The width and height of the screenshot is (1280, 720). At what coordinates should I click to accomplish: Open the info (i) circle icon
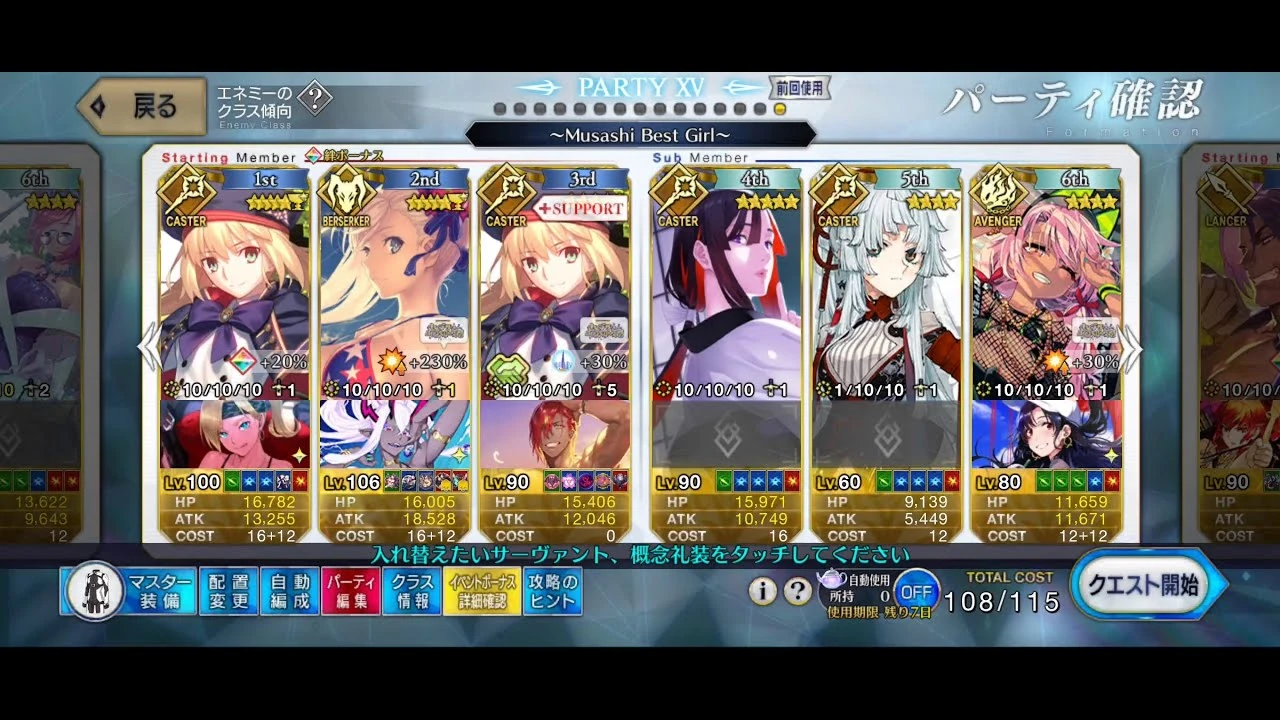[x=762, y=590]
